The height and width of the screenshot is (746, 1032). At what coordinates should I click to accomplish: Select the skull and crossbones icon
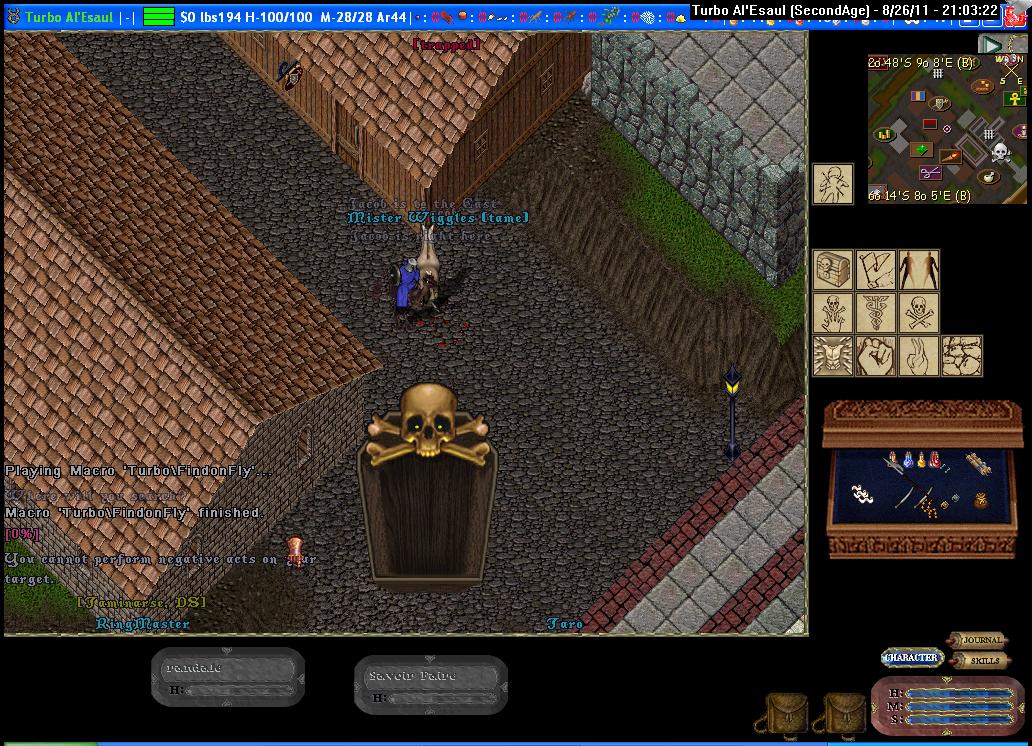tap(919, 312)
